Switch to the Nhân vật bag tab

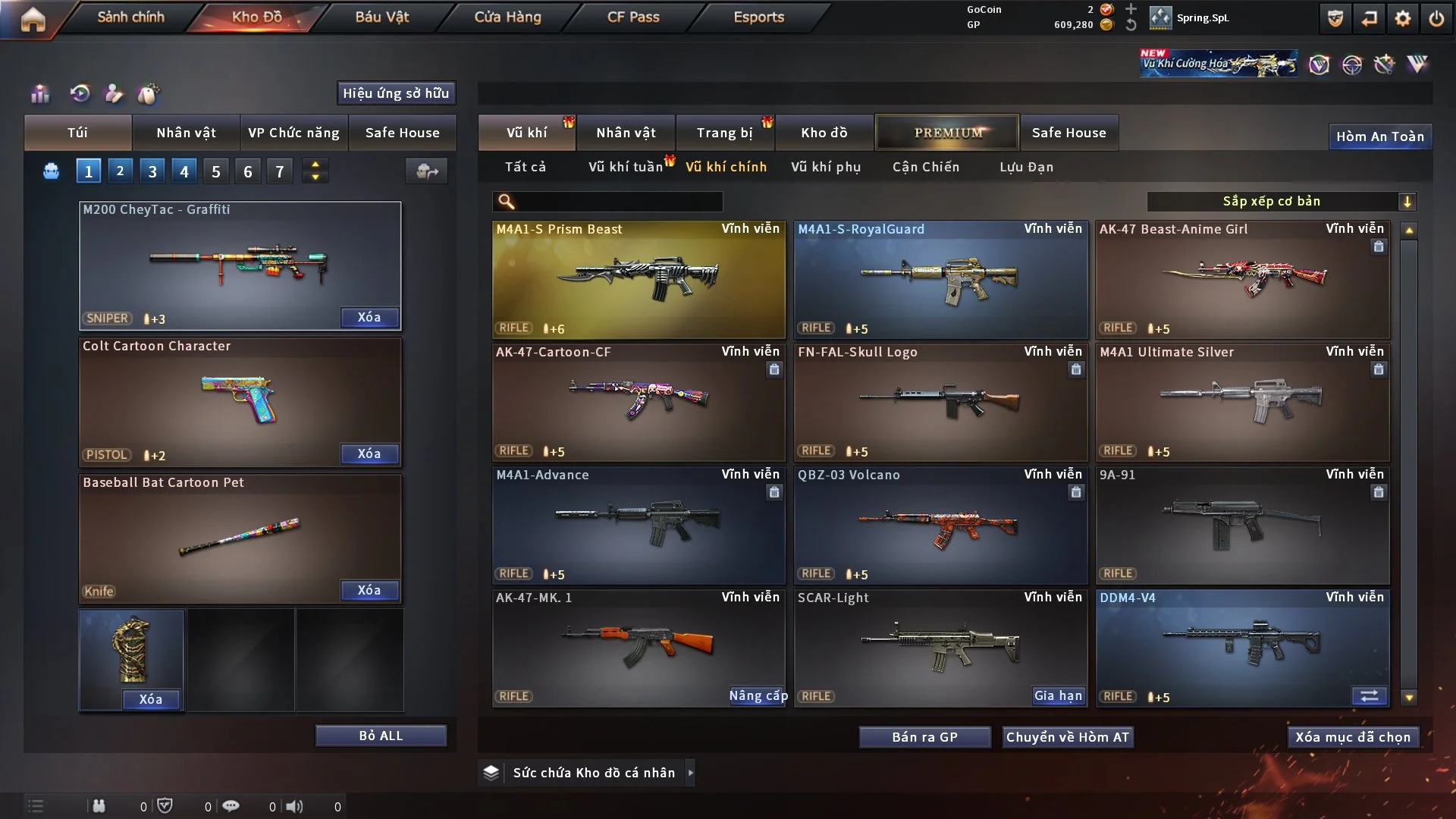coord(186,133)
